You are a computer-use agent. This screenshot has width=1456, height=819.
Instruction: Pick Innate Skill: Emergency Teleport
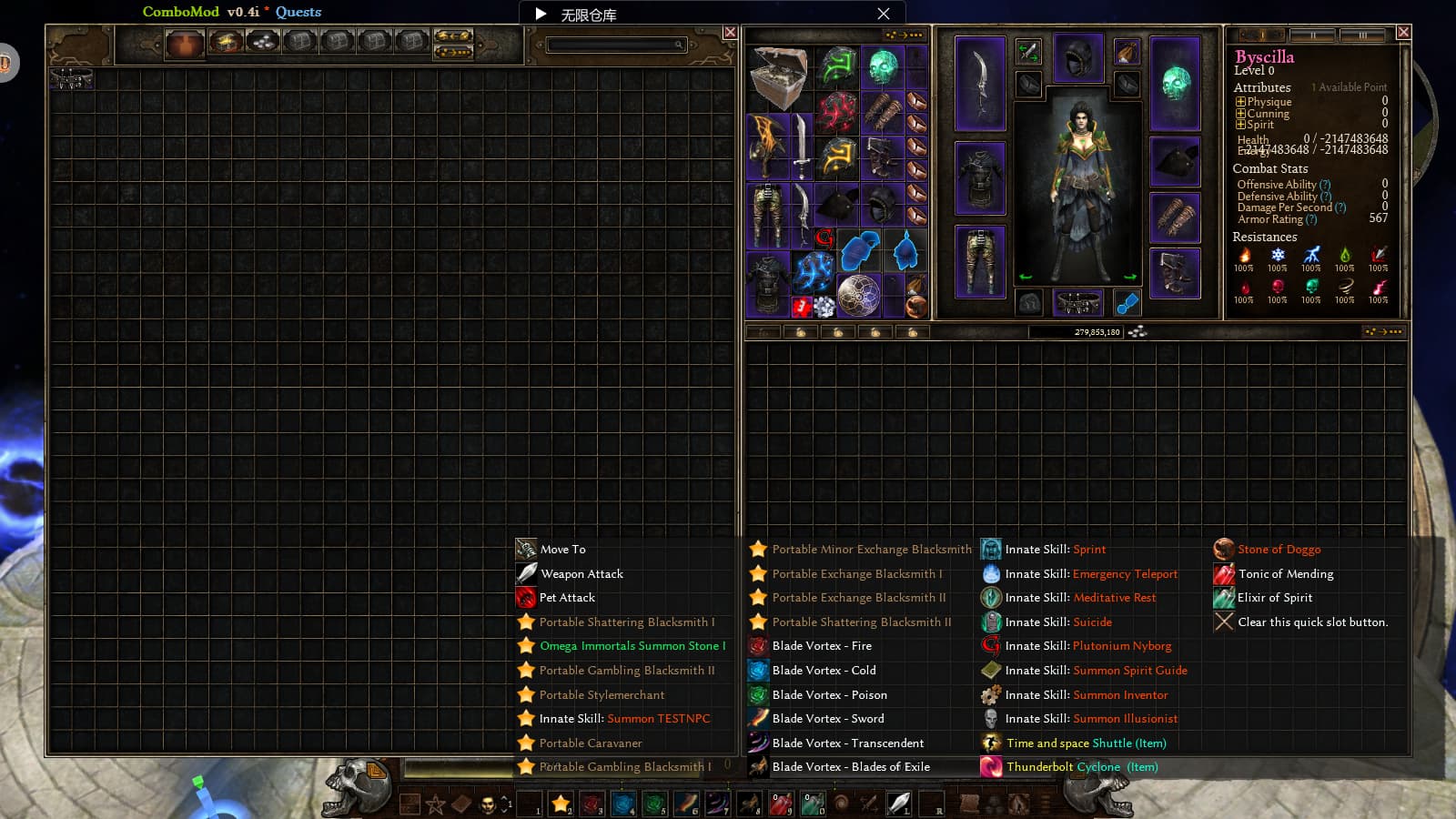(x=1090, y=573)
